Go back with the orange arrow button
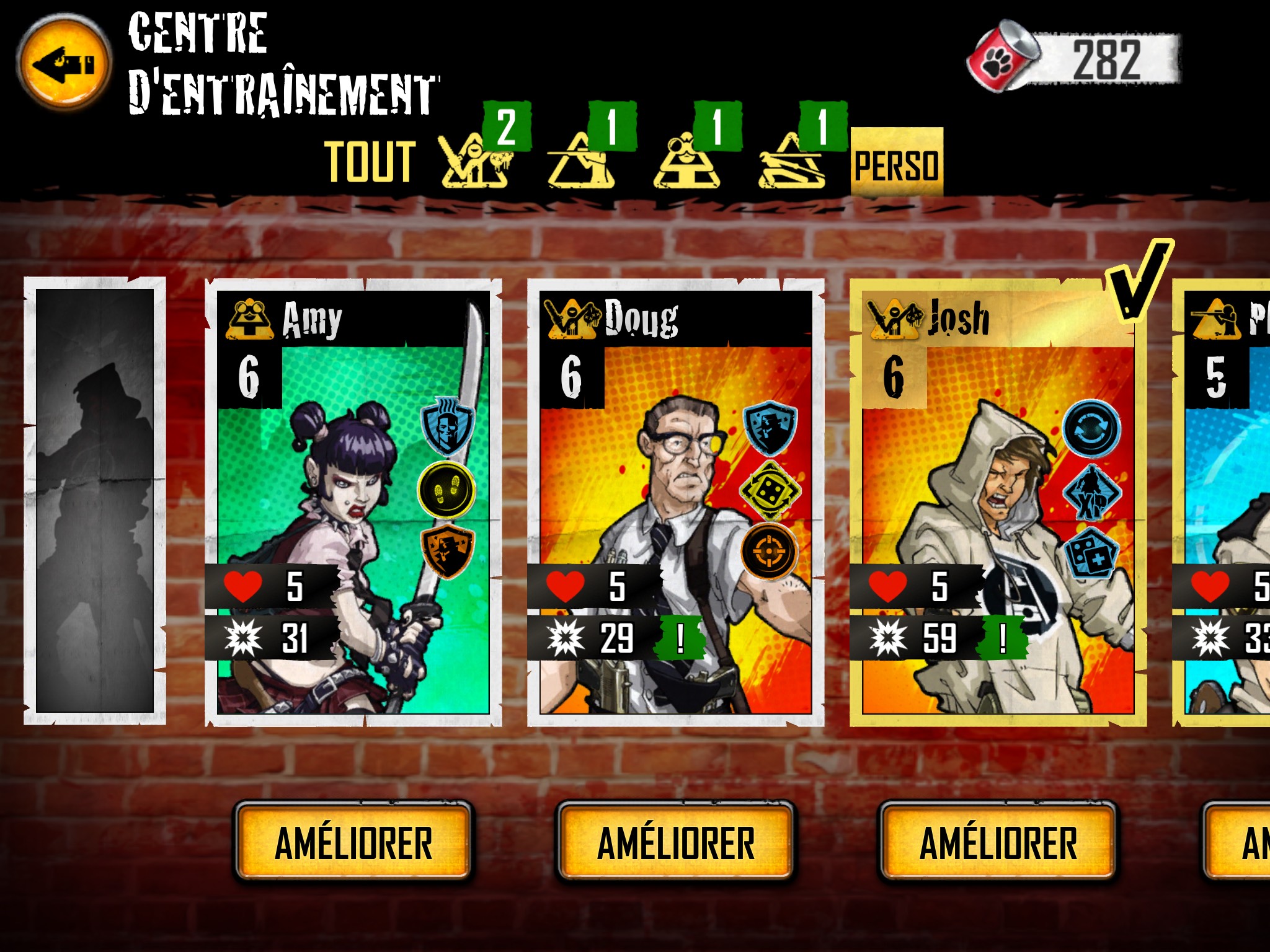Image resolution: width=1270 pixels, height=952 pixels. click(x=63, y=63)
